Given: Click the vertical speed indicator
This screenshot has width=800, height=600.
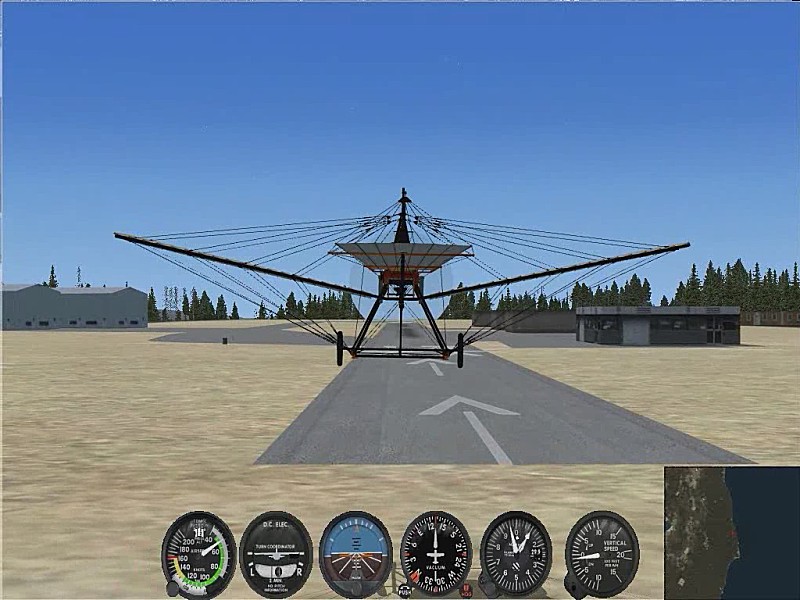Looking at the screenshot, I should [601, 554].
